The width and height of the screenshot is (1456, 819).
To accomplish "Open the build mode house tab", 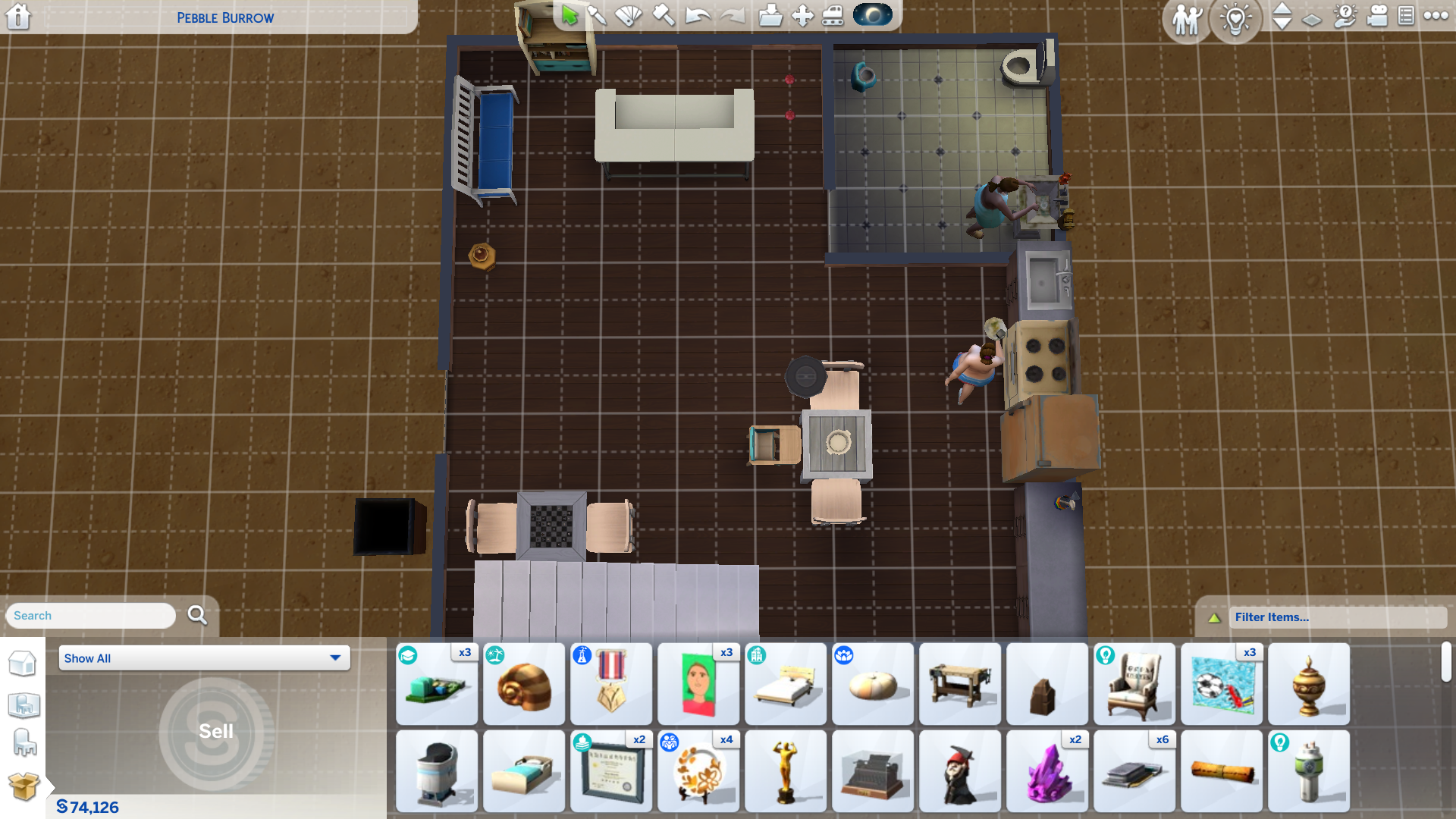I will click(x=23, y=664).
